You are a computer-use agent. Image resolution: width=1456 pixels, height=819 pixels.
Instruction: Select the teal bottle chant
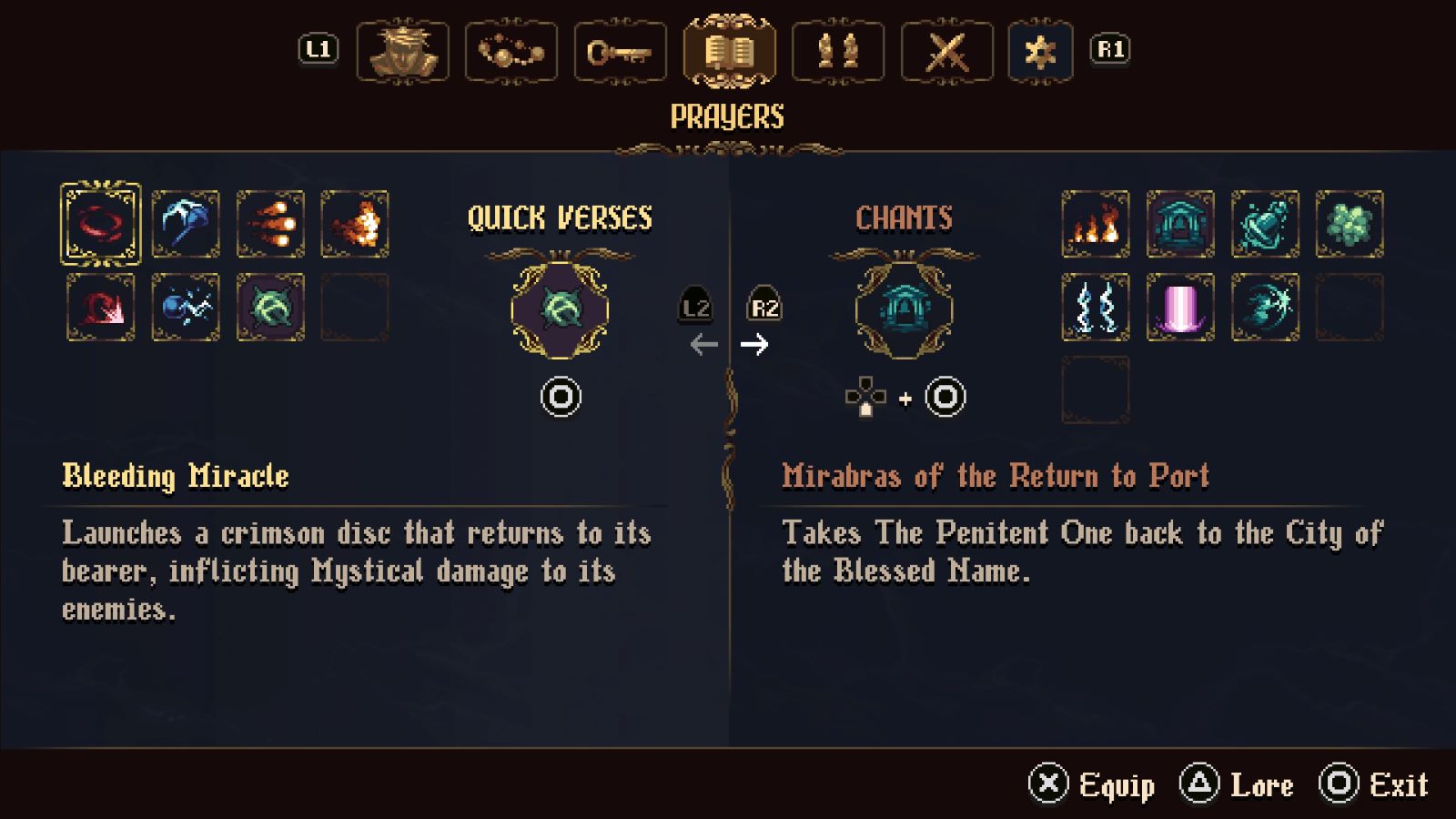1265,224
